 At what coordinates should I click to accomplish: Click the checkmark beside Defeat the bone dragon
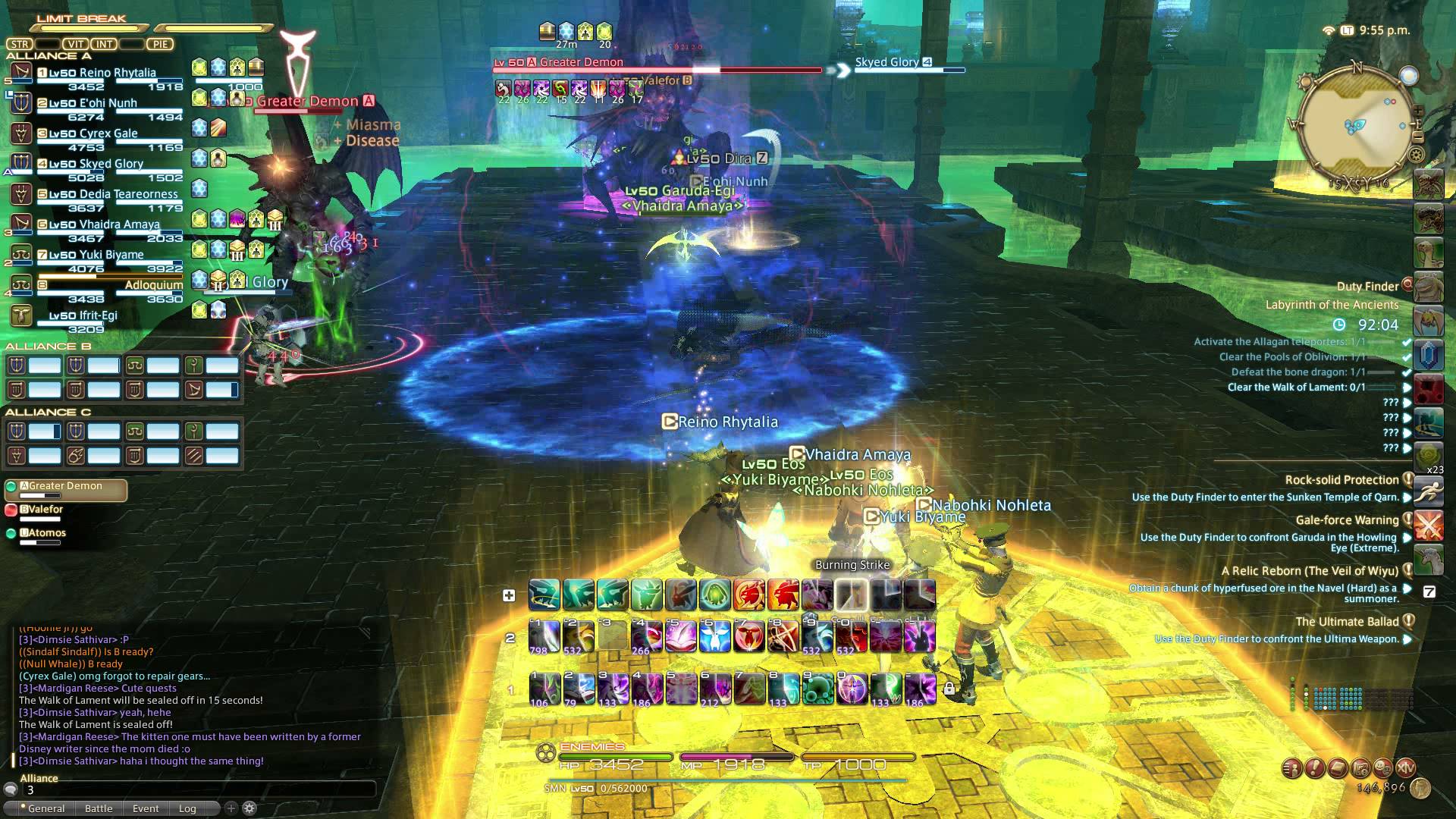pos(1407,372)
